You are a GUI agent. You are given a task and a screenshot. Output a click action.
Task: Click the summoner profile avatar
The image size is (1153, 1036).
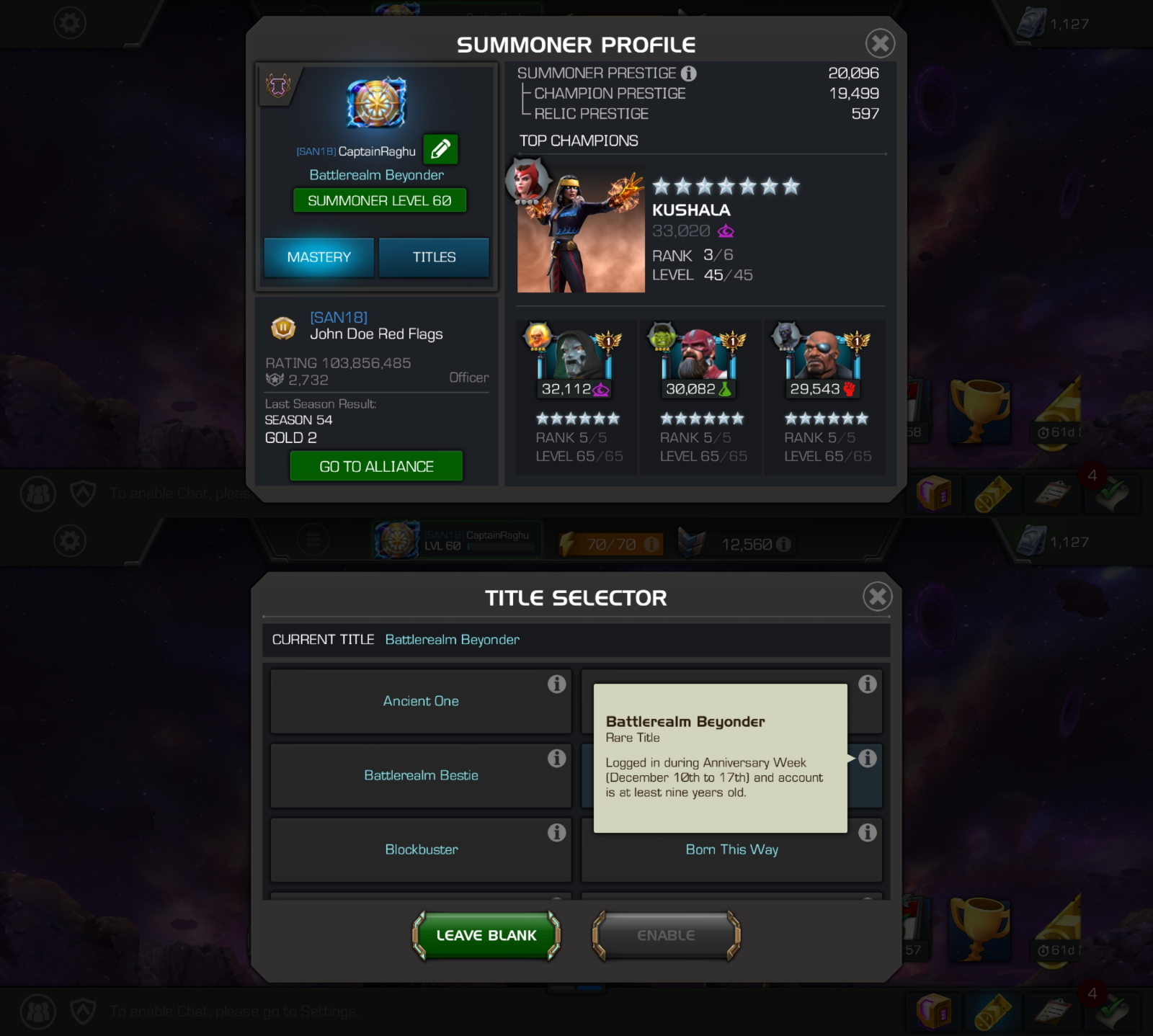tap(376, 103)
